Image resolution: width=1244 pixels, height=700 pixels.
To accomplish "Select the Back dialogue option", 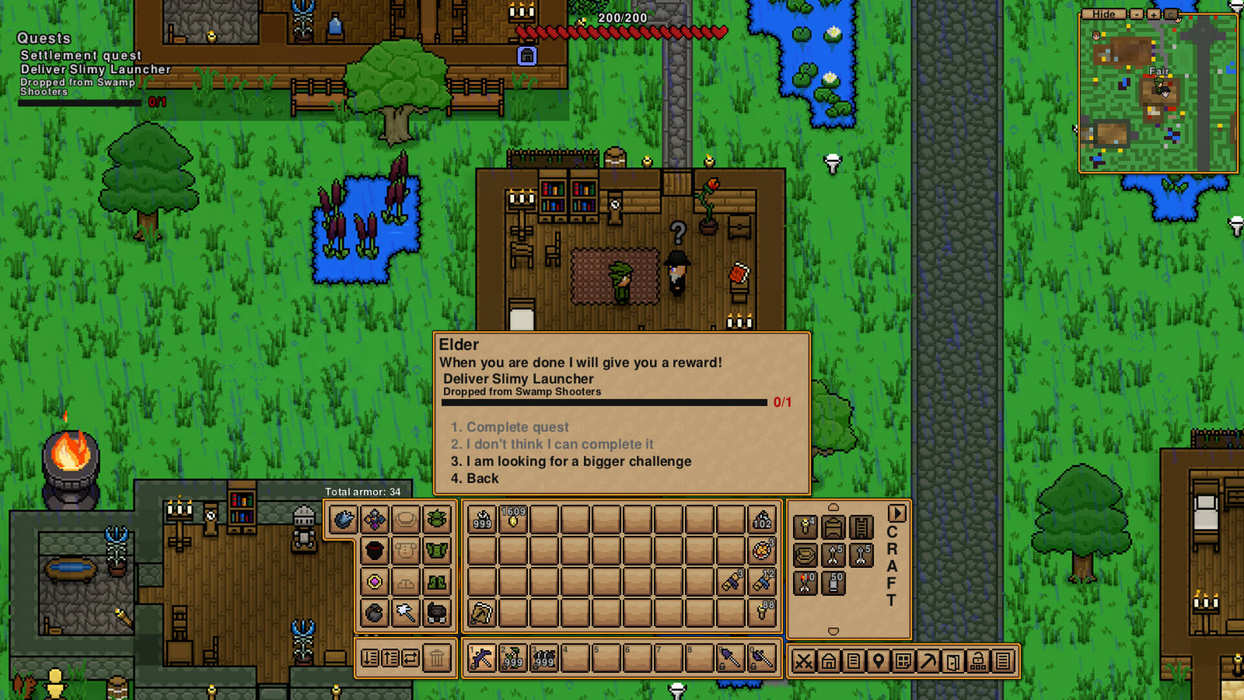I will (482, 478).
